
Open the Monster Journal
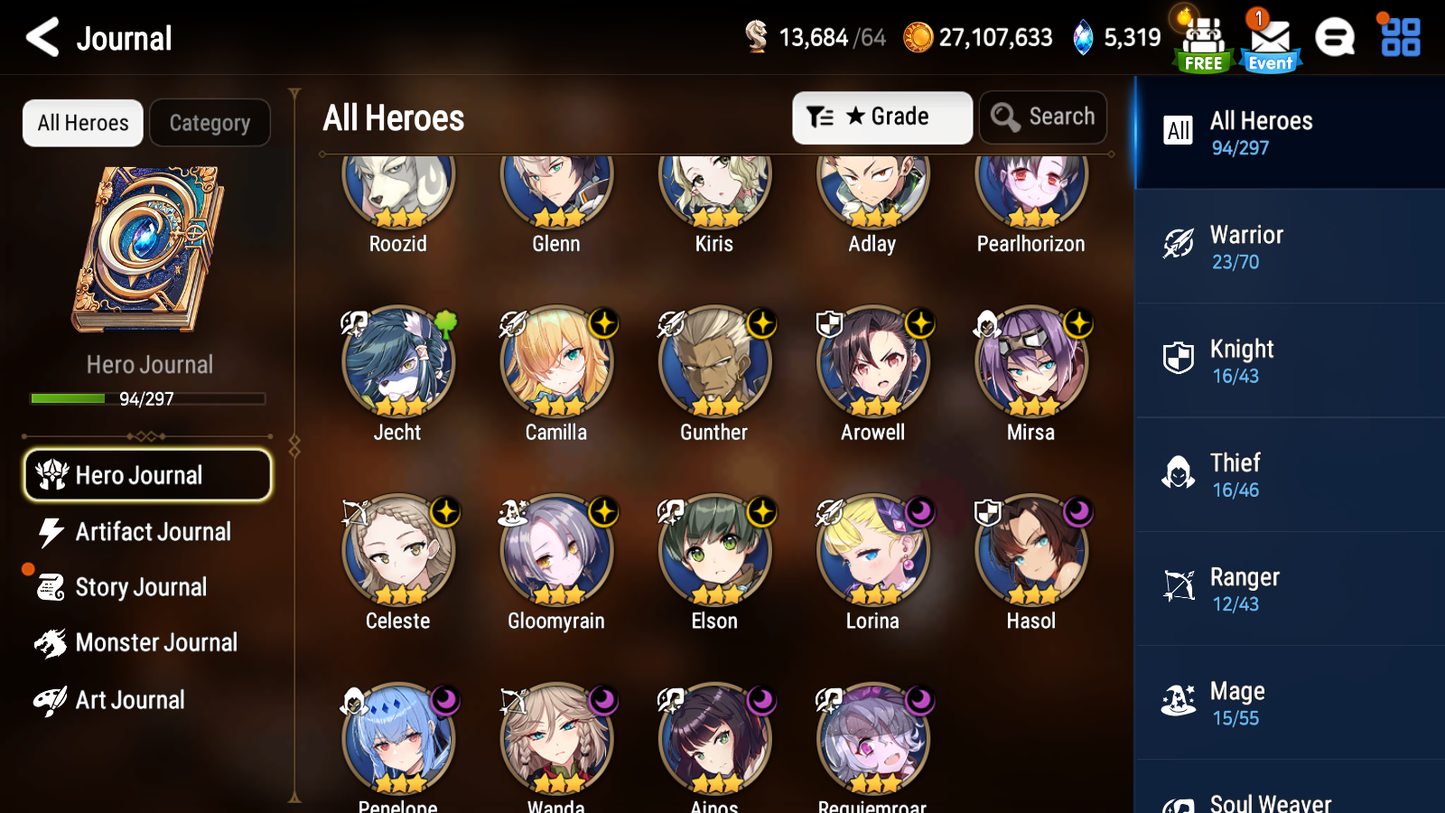click(156, 643)
